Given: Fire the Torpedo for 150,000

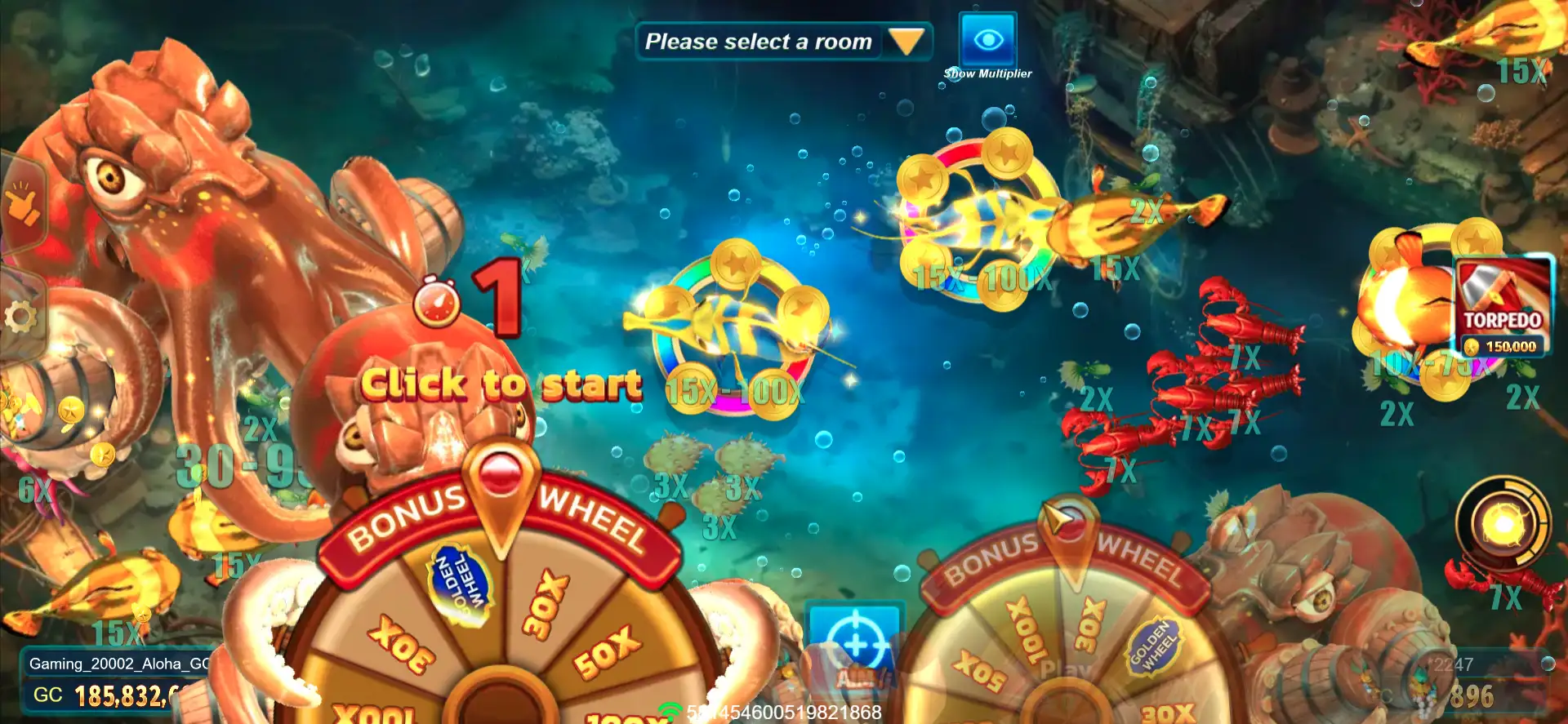Looking at the screenshot, I should pyautogui.click(x=1503, y=306).
